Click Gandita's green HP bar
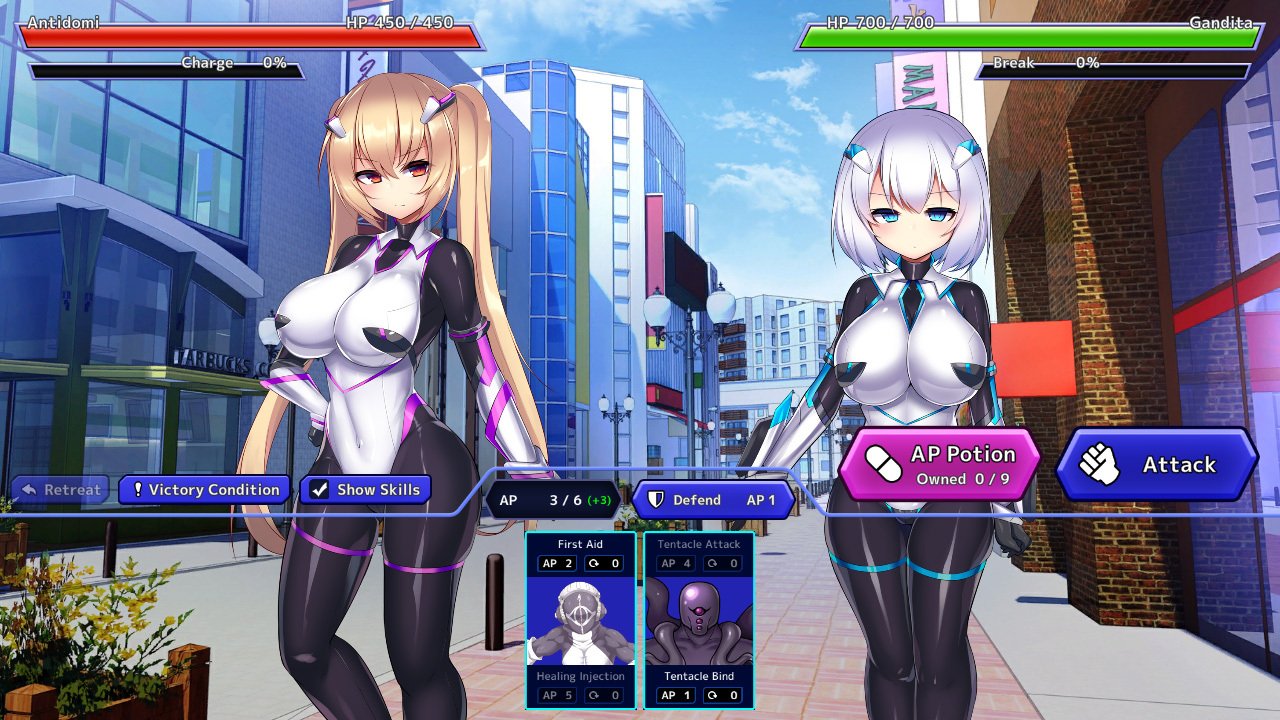1280x720 pixels. pyautogui.click(x=1028, y=35)
